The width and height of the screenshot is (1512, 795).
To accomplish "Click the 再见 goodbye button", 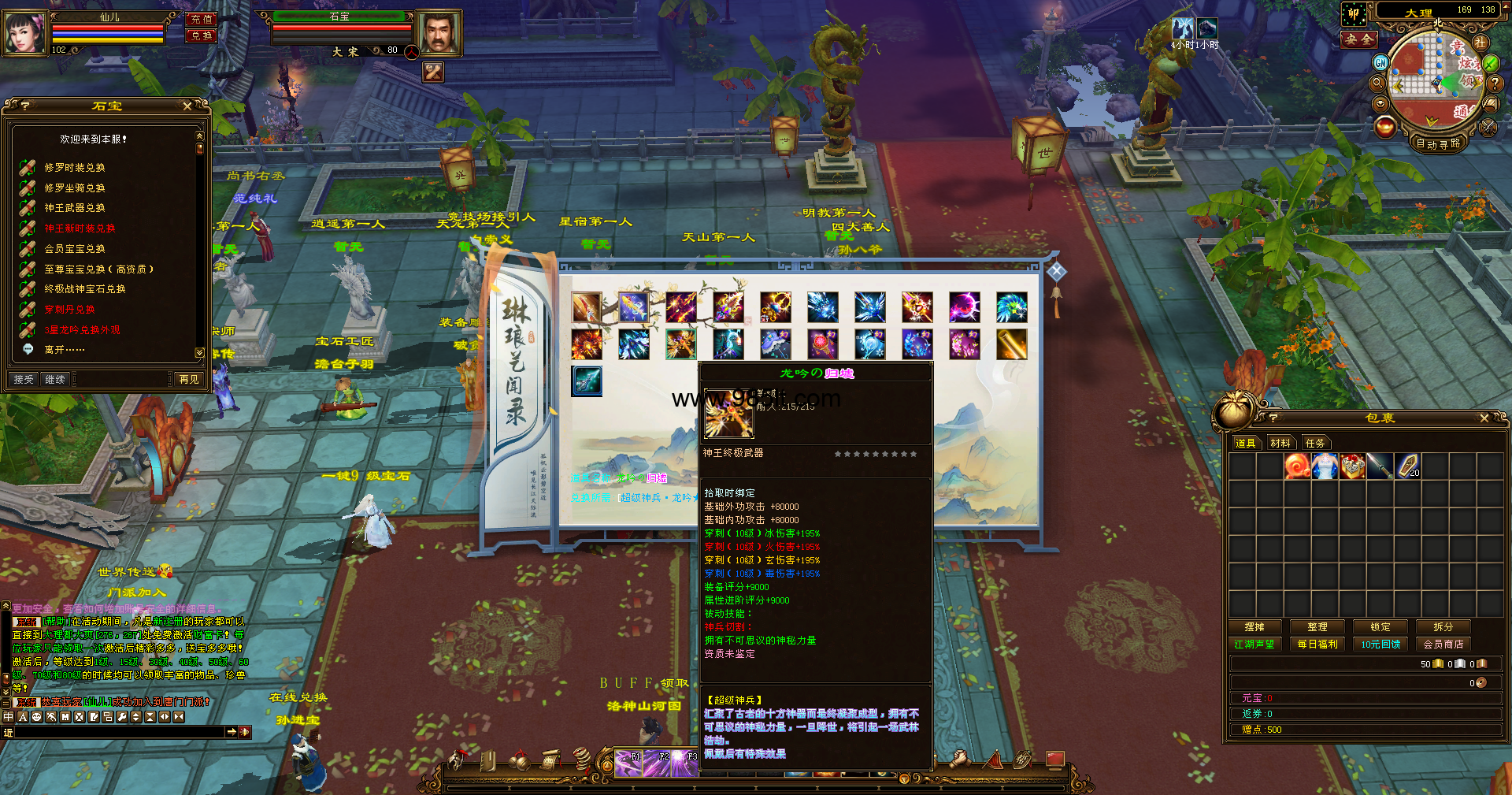I will pyautogui.click(x=189, y=380).
